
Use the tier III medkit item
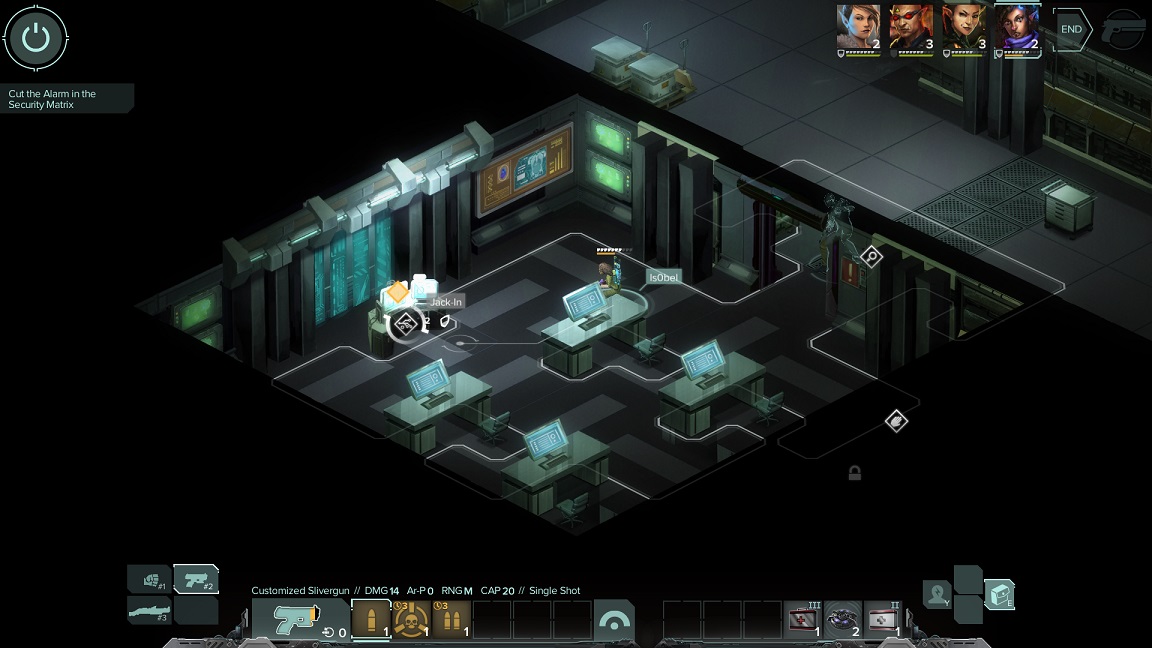pyautogui.click(x=803, y=620)
